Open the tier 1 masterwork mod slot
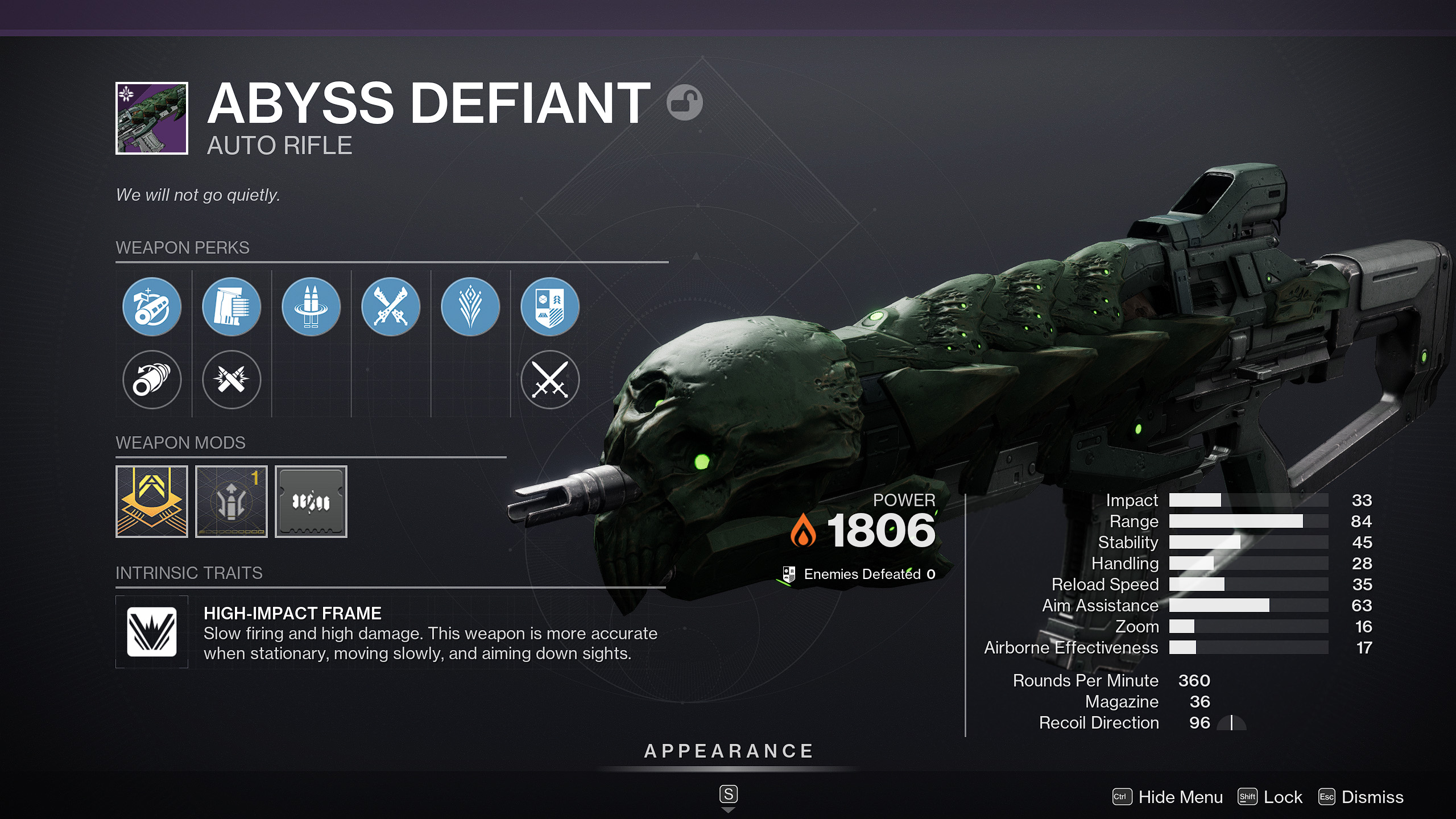The height and width of the screenshot is (819, 1456). pos(231,502)
